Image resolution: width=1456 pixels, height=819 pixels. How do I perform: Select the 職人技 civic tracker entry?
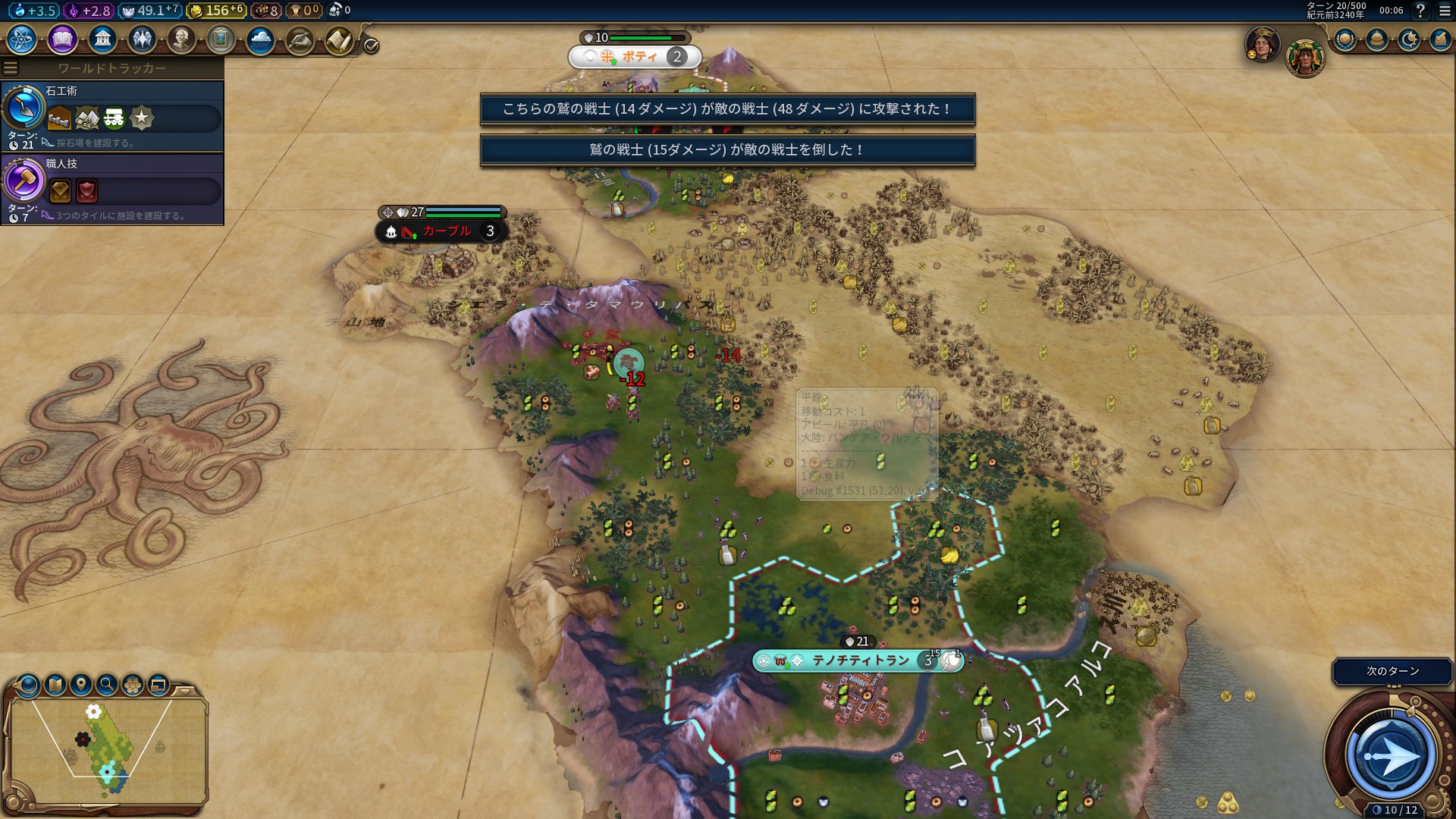[x=112, y=189]
